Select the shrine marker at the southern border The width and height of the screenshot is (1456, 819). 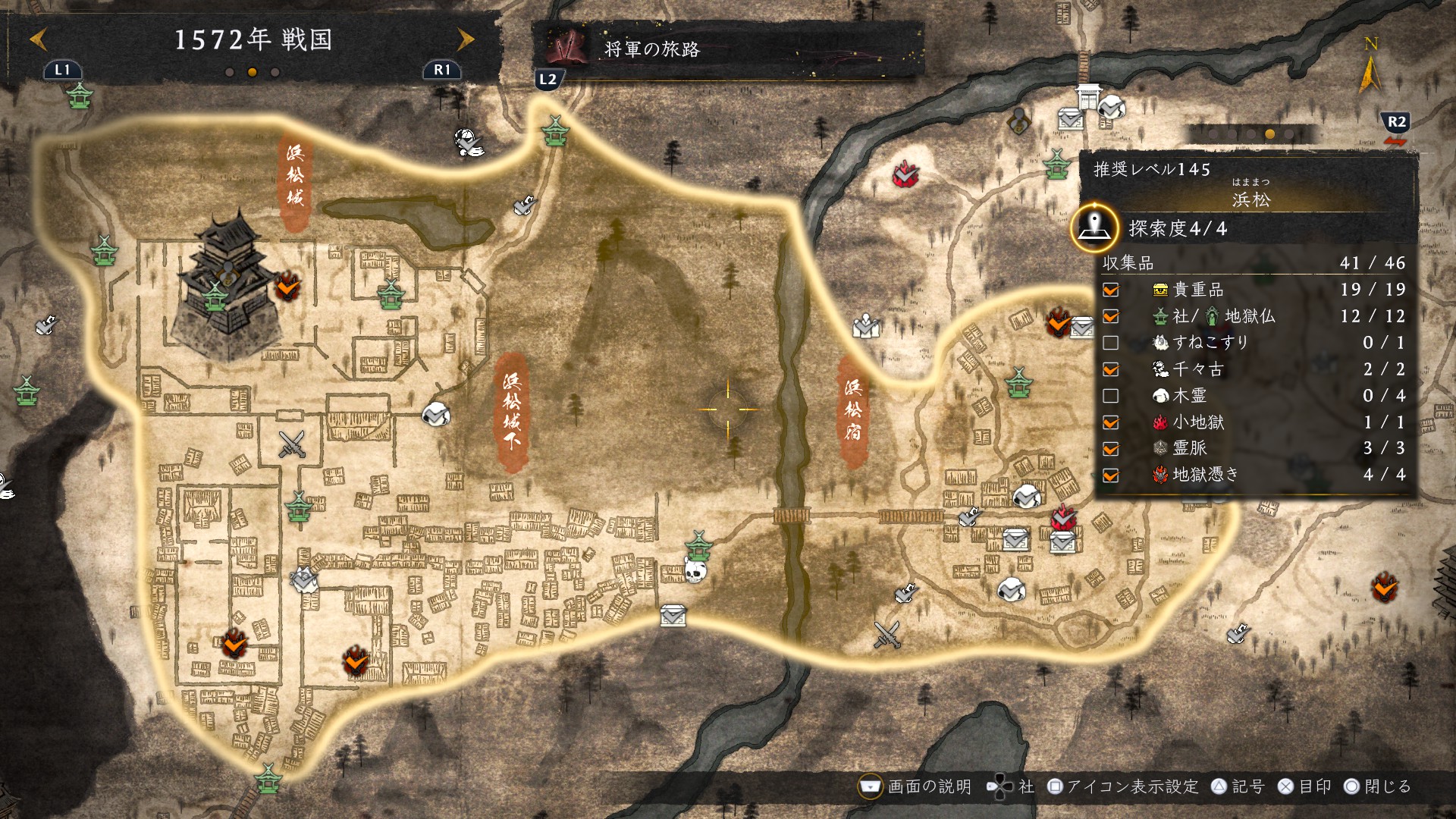pyautogui.click(x=268, y=778)
